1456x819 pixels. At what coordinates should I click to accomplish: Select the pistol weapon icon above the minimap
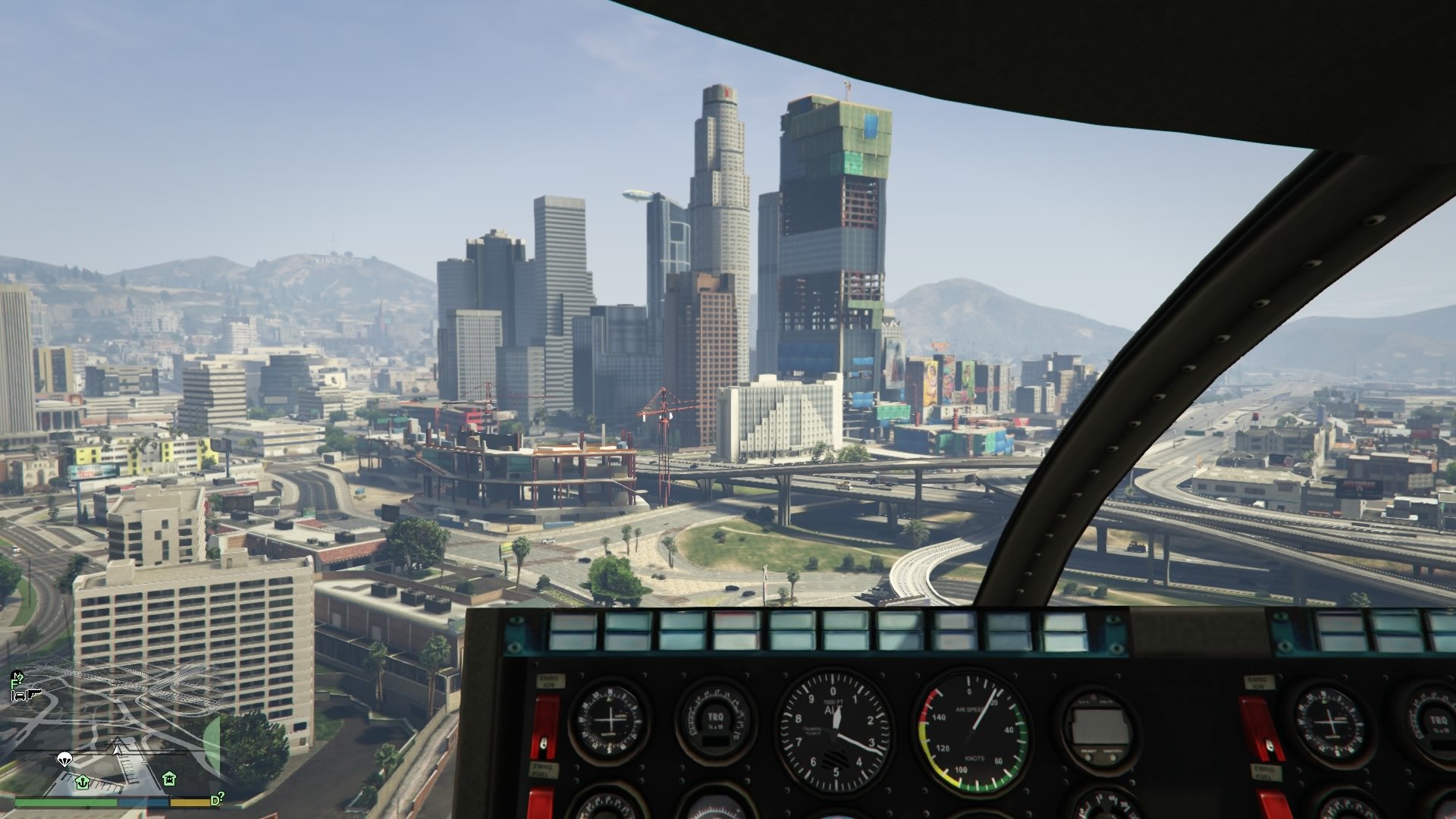coord(33,695)
